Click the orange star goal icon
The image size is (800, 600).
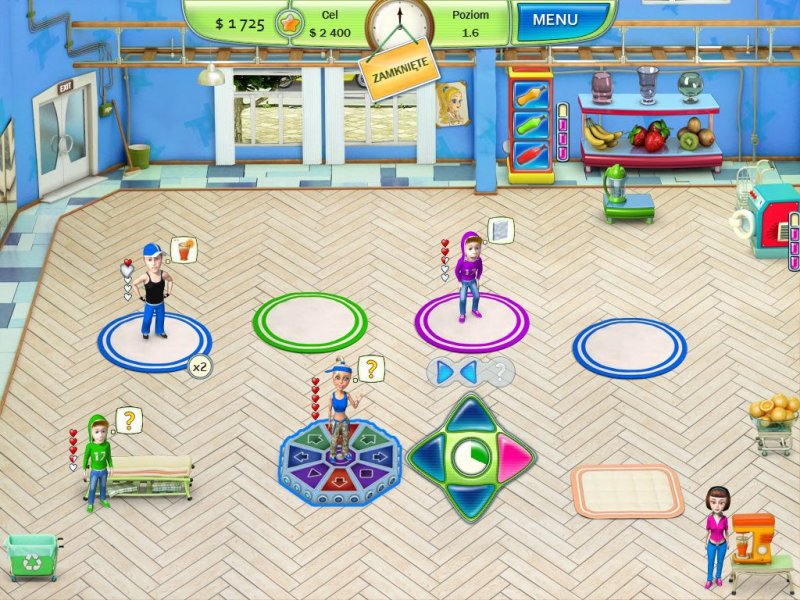(x=292, y=23)
